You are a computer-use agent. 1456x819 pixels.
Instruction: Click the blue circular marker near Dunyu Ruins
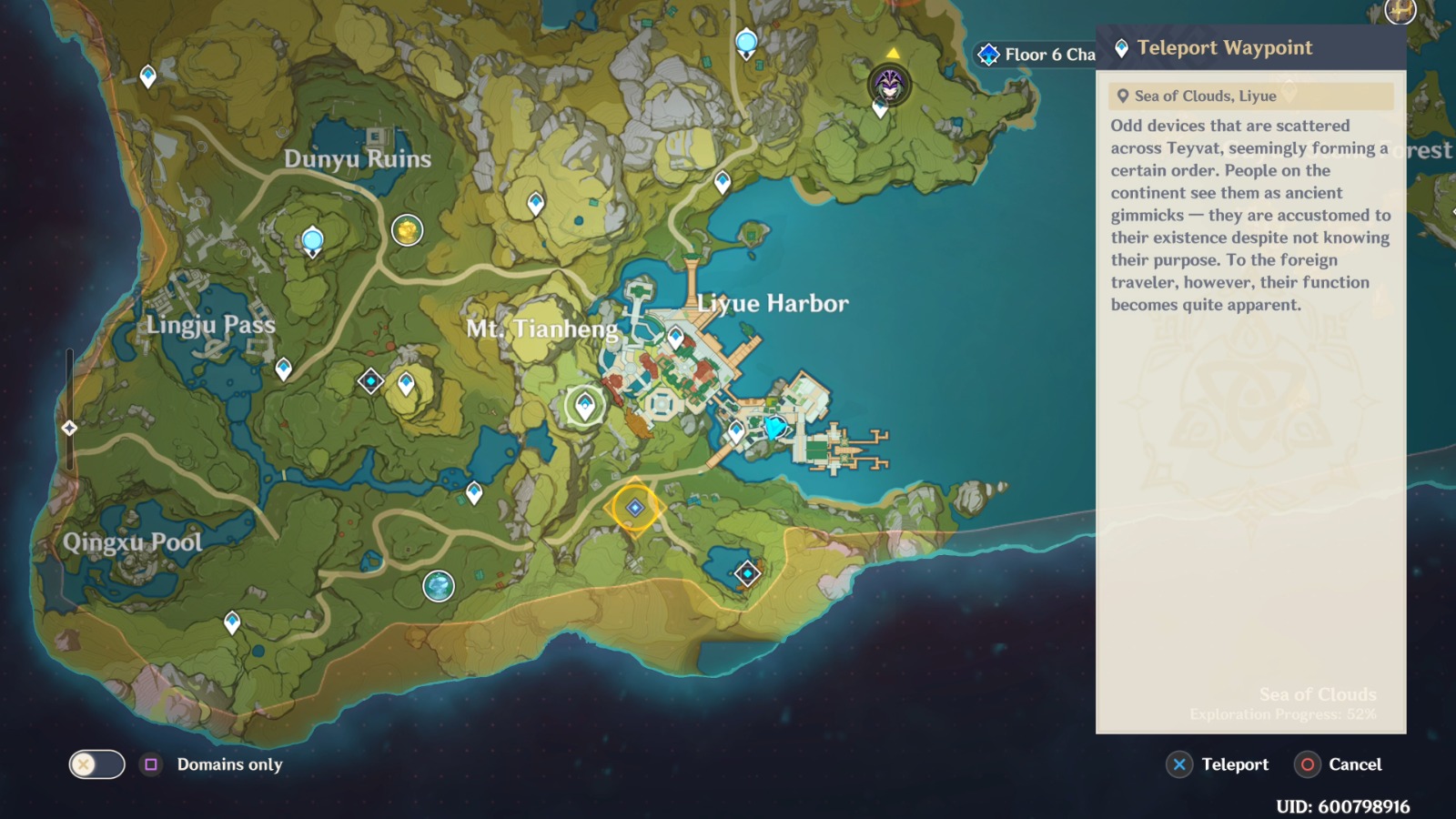click(311, 238)
